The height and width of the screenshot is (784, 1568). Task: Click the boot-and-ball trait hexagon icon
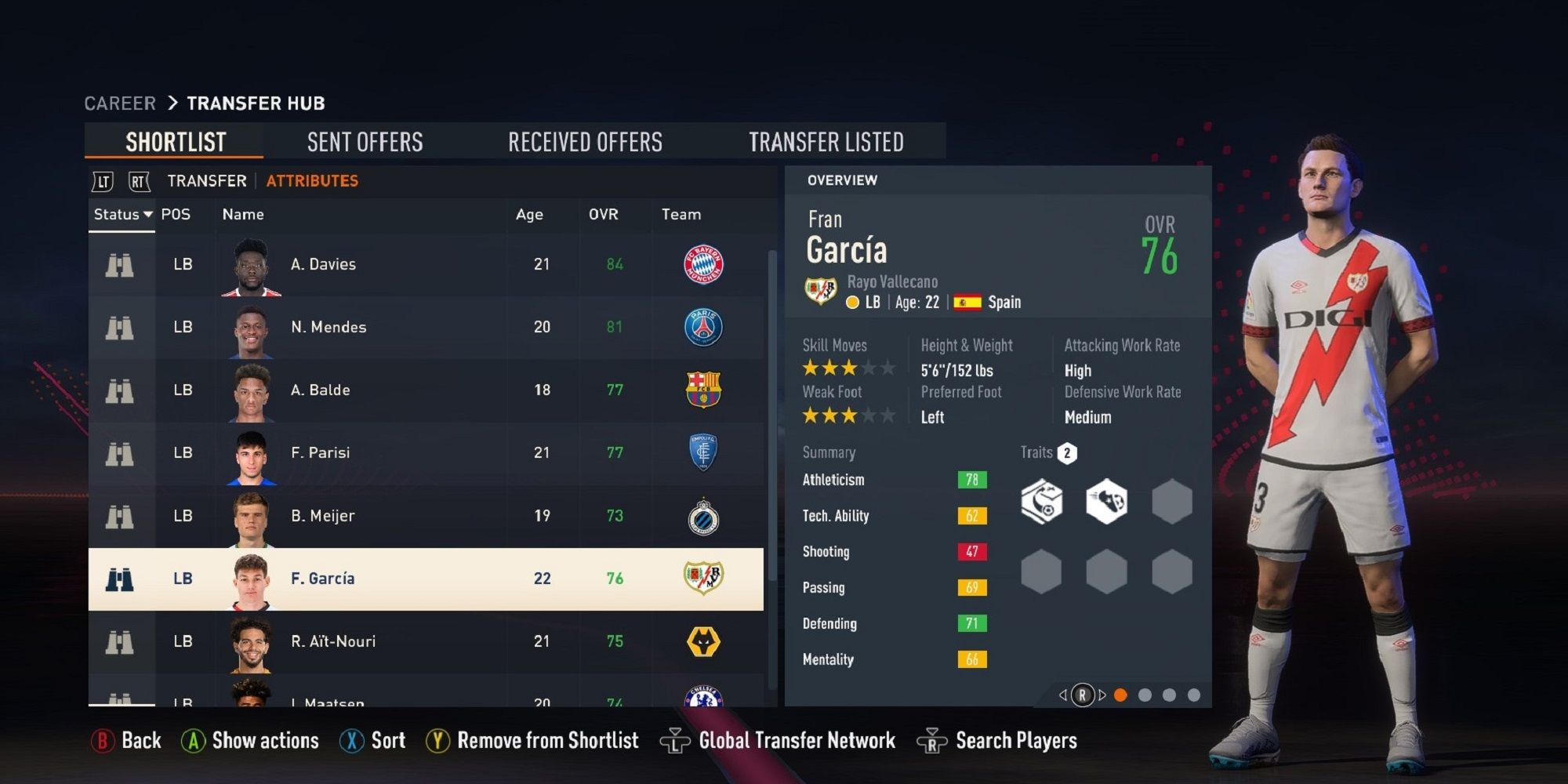pos(1106,503)
